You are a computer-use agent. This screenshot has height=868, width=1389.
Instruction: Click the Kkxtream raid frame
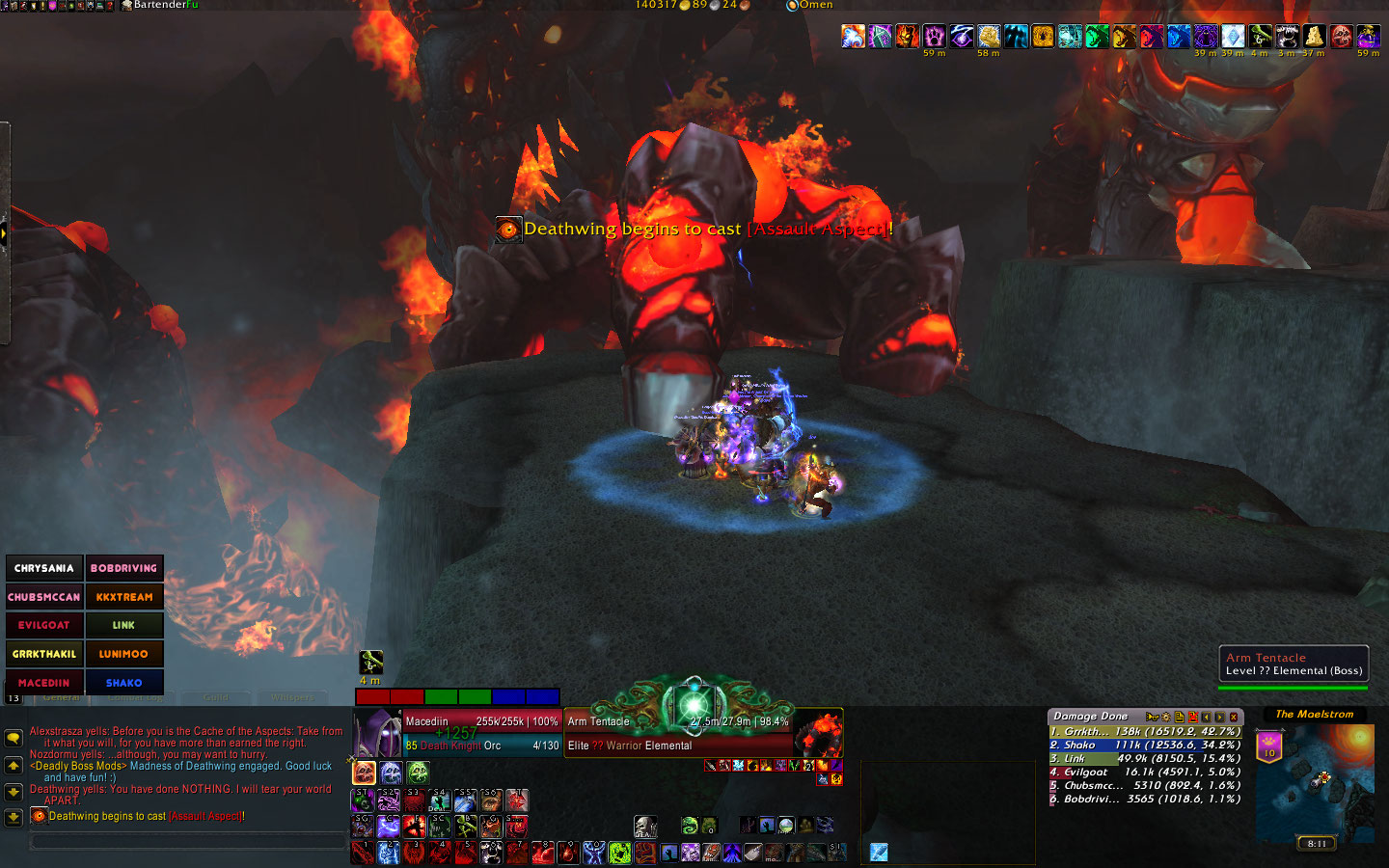[124, 597]
